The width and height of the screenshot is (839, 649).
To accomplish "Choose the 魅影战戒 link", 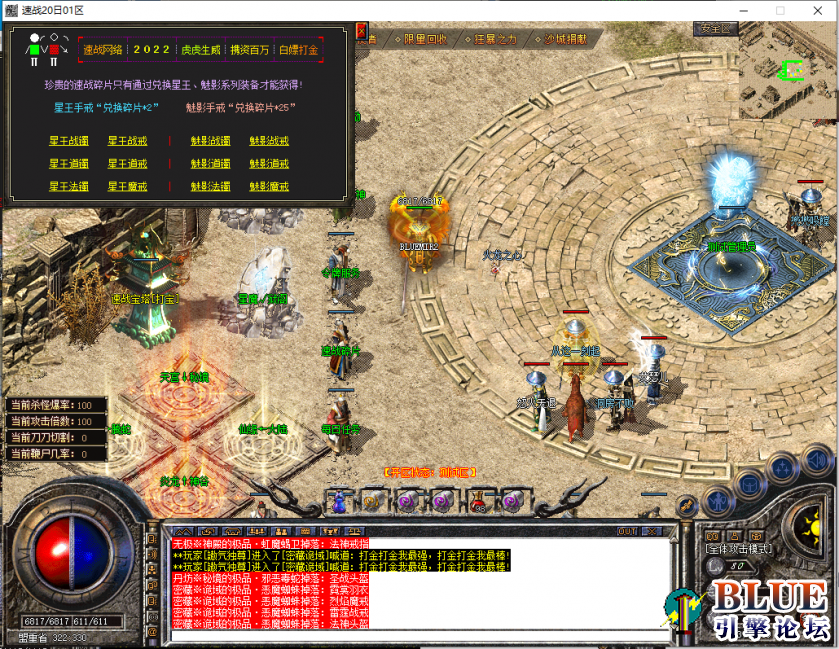I will [269, 141].
